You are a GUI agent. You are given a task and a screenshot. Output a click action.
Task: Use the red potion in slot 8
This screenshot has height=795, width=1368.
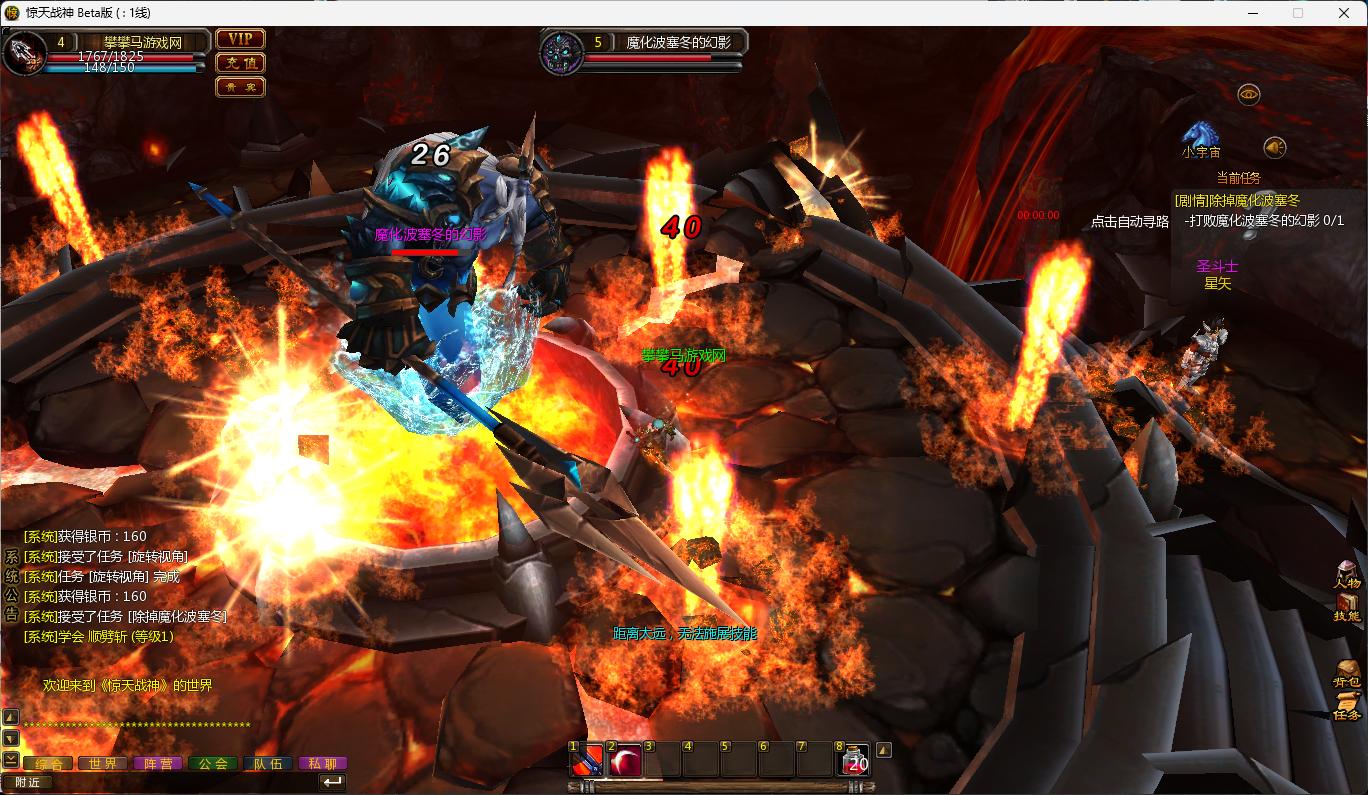[x=853, y=761]
